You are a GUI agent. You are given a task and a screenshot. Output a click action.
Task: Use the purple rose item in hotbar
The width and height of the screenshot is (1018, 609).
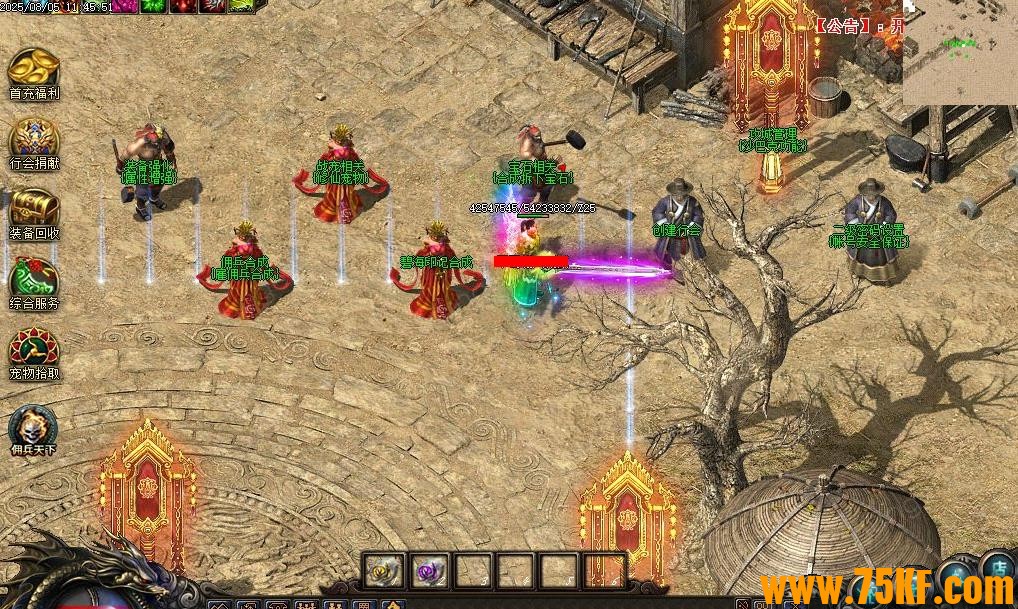tap(431, 571)
